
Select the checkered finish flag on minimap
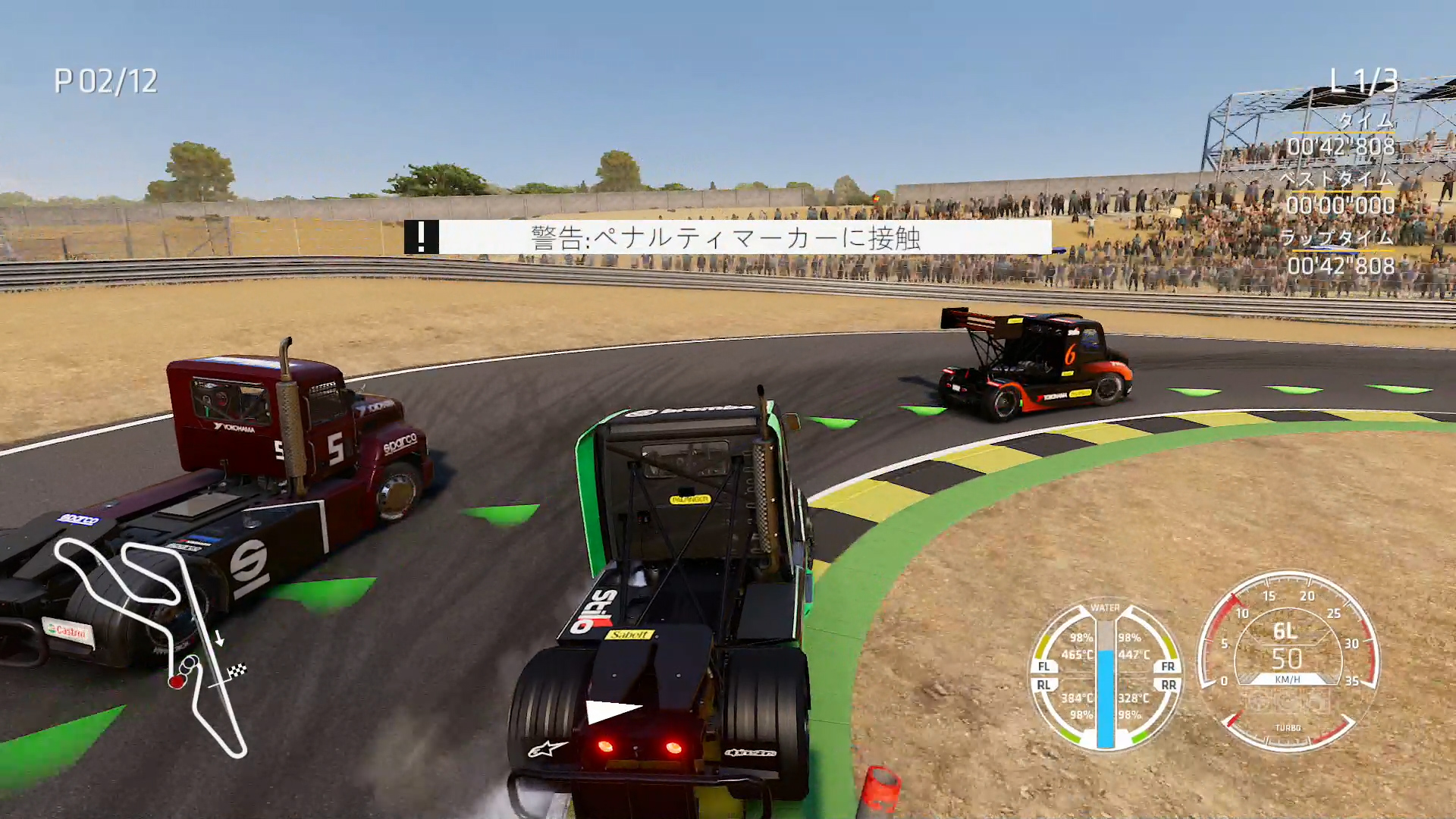tap(238, 670)
